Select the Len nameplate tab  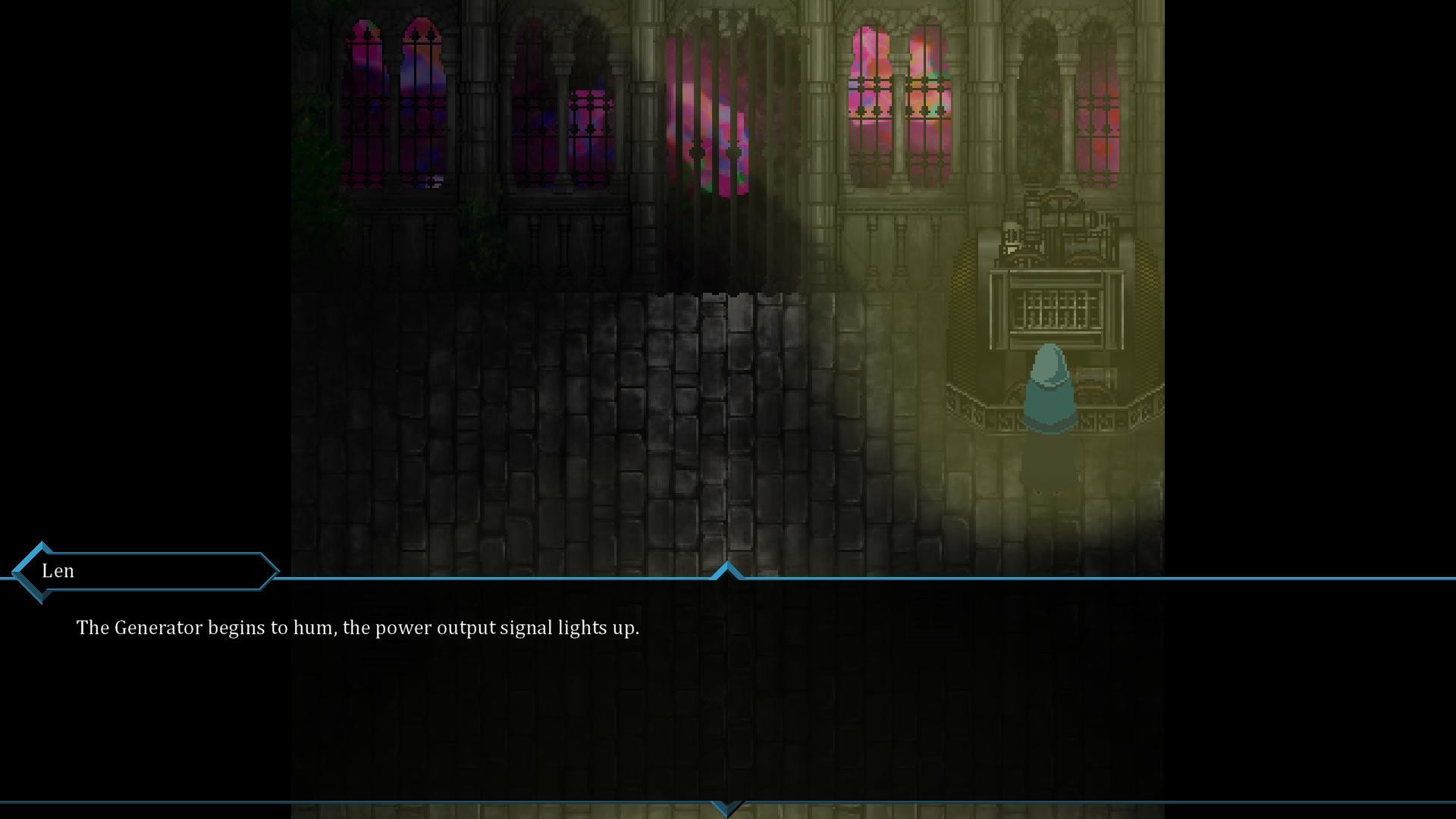pyautogui.click(x=57, y=571)
